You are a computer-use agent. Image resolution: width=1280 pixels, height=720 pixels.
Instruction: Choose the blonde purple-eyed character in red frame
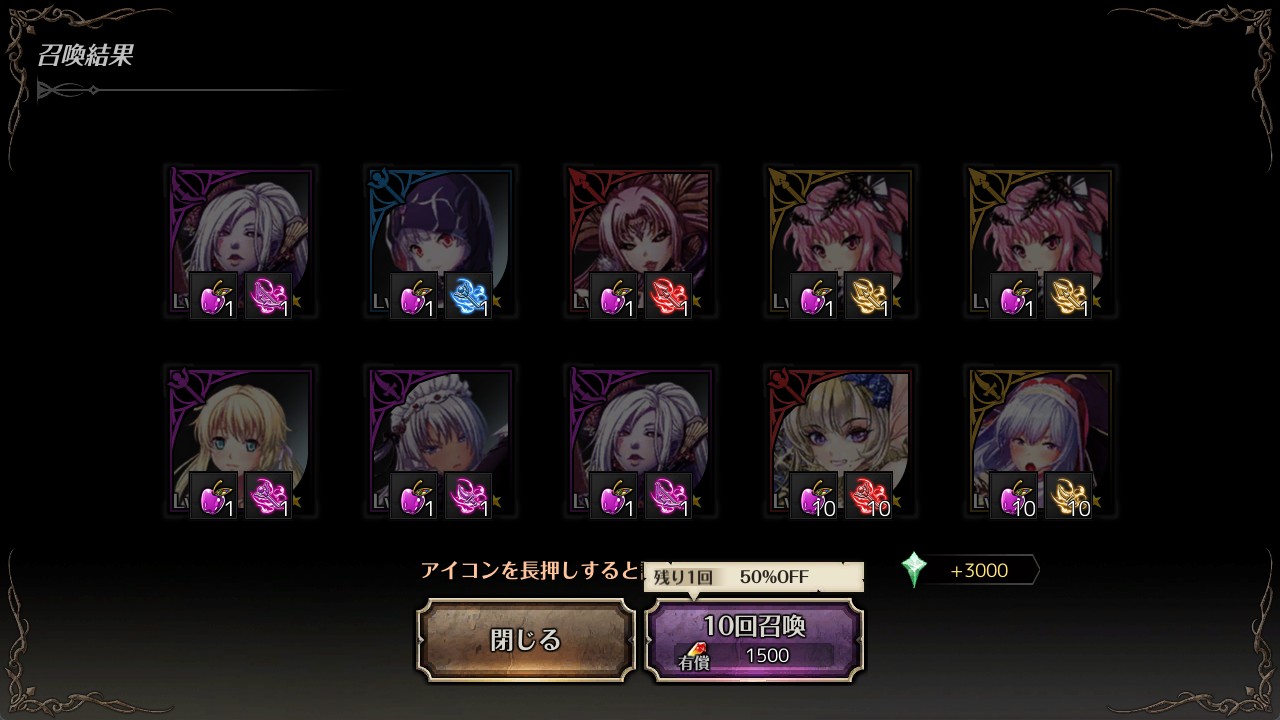coord(841,442)
